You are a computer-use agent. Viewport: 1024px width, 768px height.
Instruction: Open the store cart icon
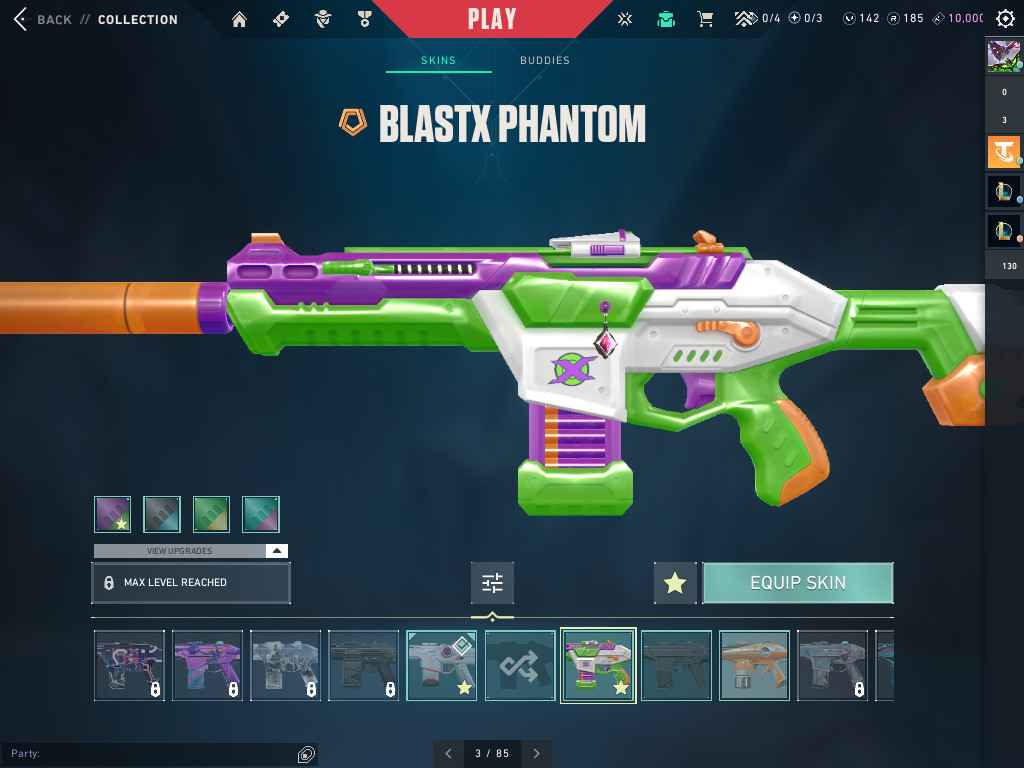point(705,19)
